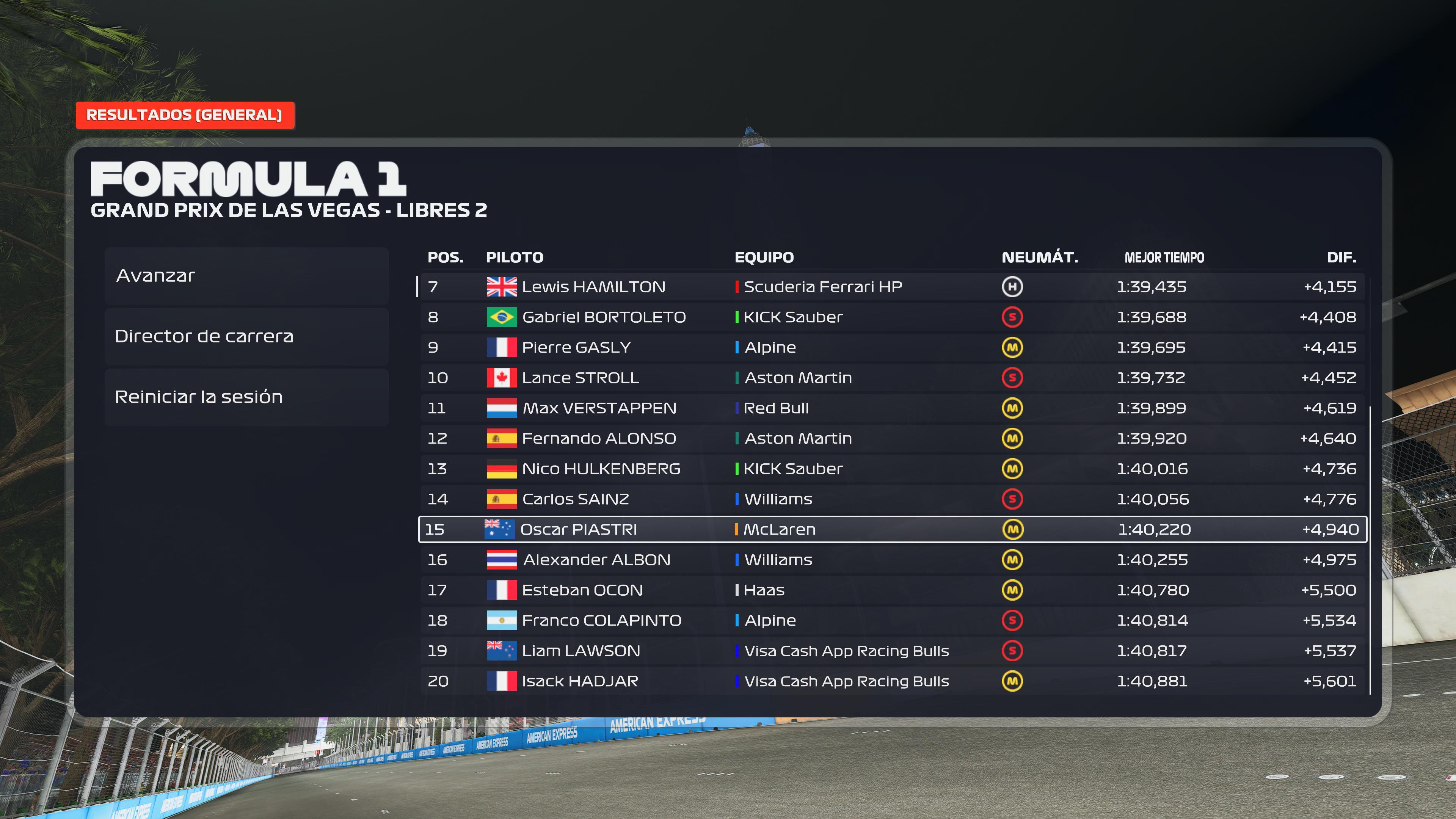Select Lewis Hamilton's result row

click(892, 287)
